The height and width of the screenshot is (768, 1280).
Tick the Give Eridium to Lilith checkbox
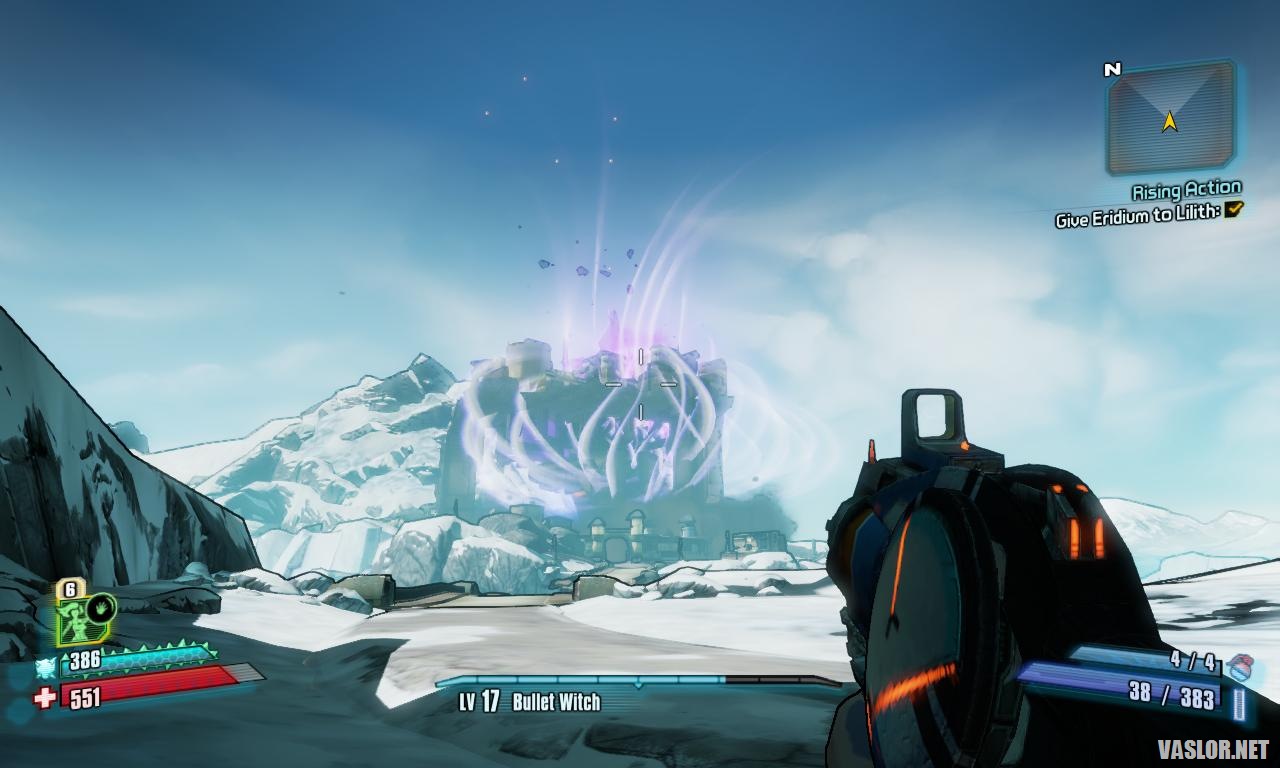click(1234, 209)
